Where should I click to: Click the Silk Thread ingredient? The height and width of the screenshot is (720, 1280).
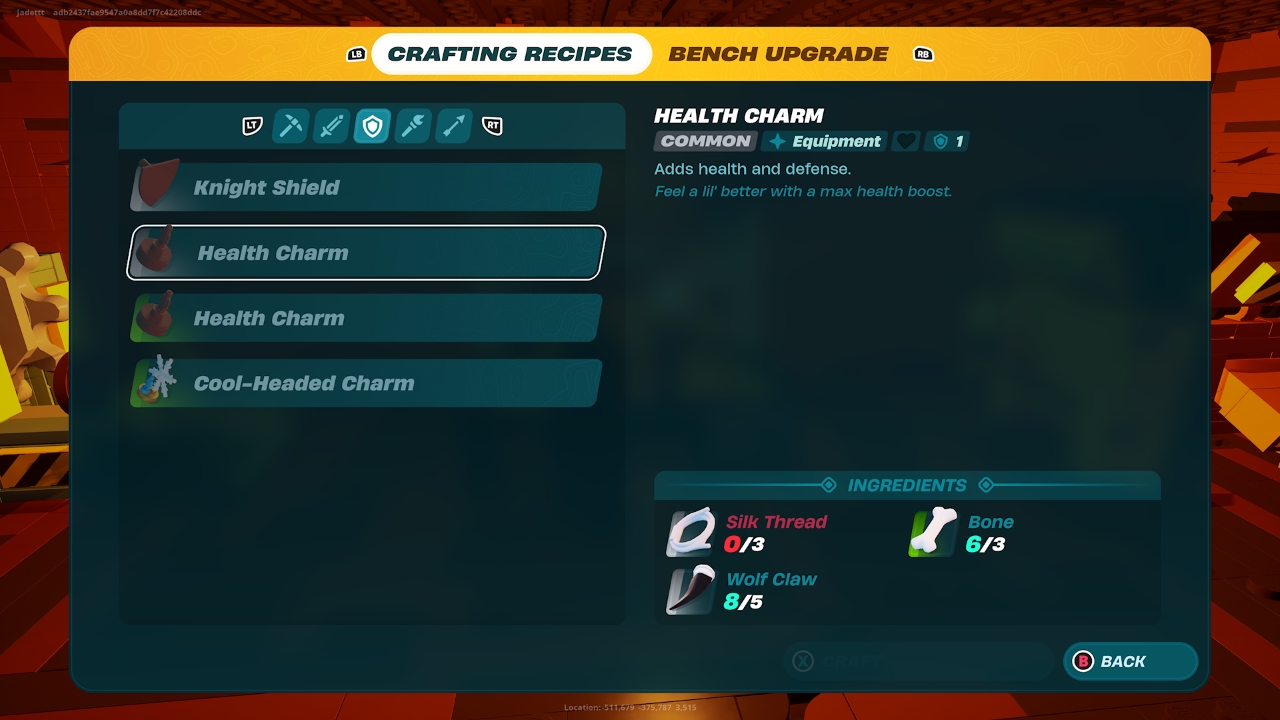tap(750, 533)
